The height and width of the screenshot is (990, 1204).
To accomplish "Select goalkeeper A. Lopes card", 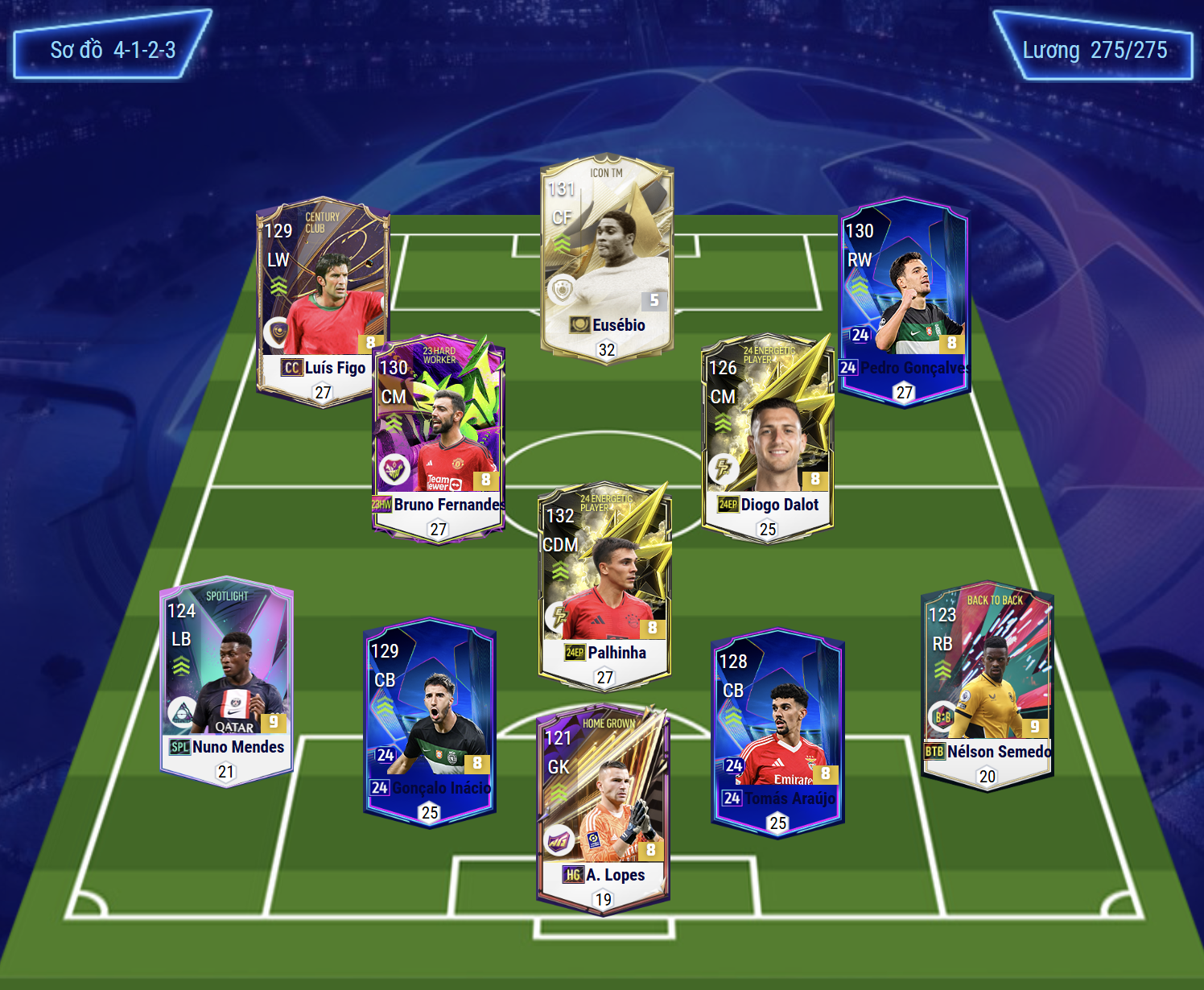I will pos(603,809).
